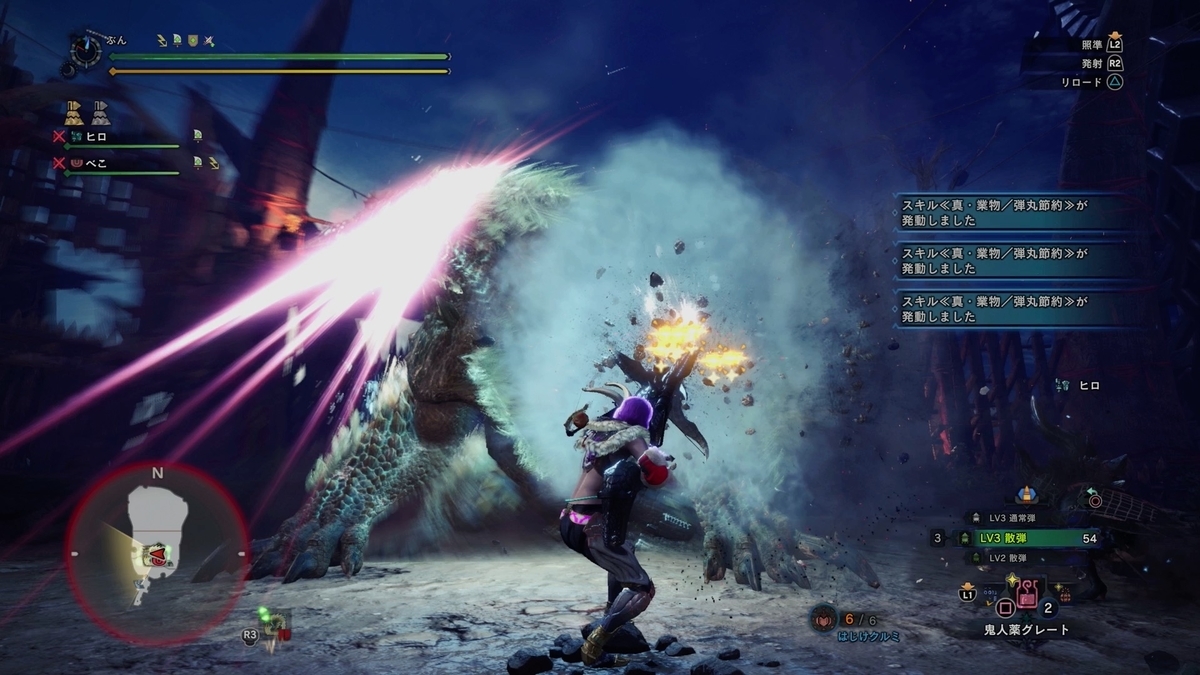Click the special ammo icon above the ammo list
Screen dimensions: 1200x675
(x=1026, y=494)
